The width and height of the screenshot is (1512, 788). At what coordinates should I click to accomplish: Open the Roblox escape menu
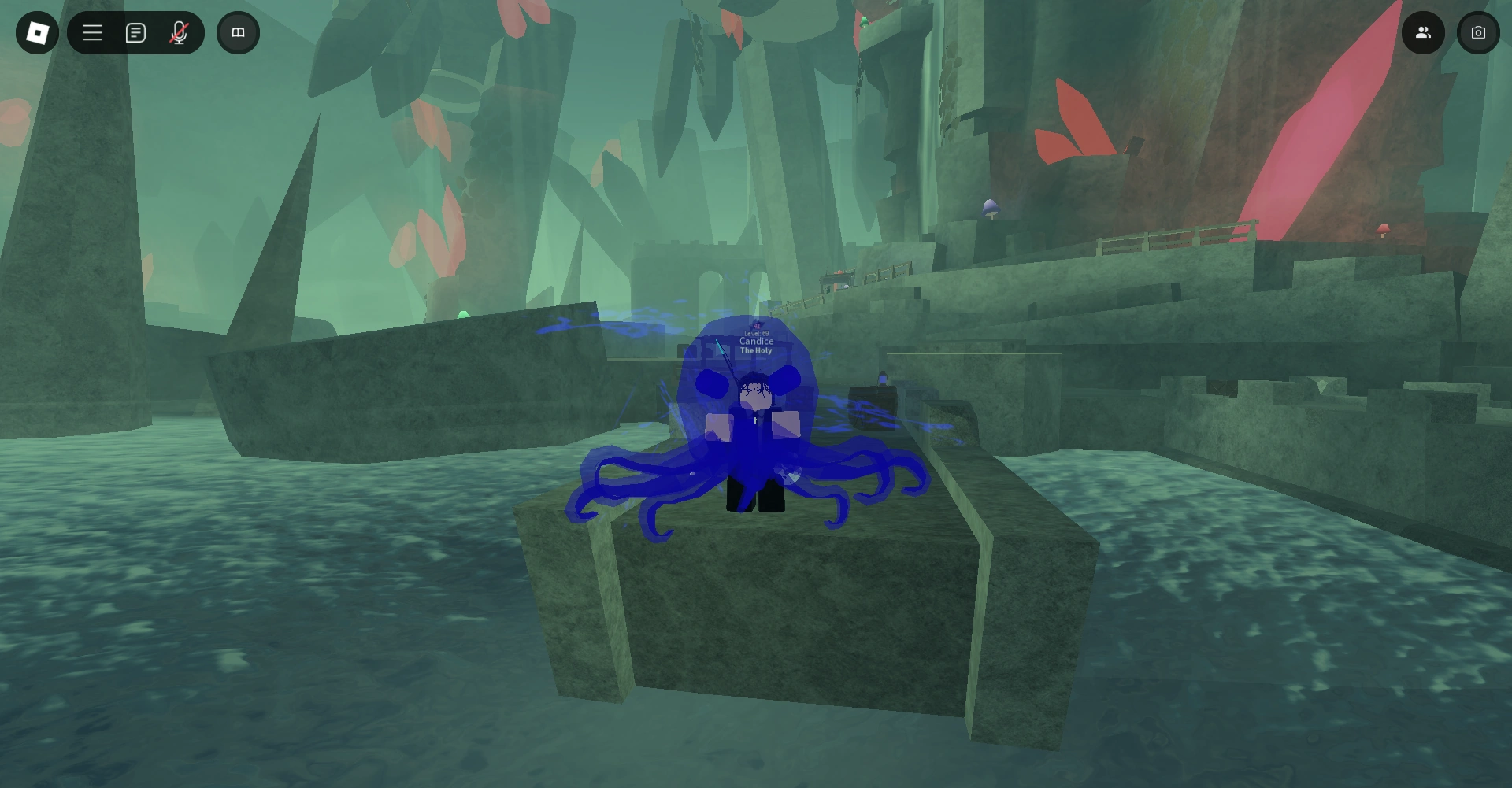click(x=36, y=32)
